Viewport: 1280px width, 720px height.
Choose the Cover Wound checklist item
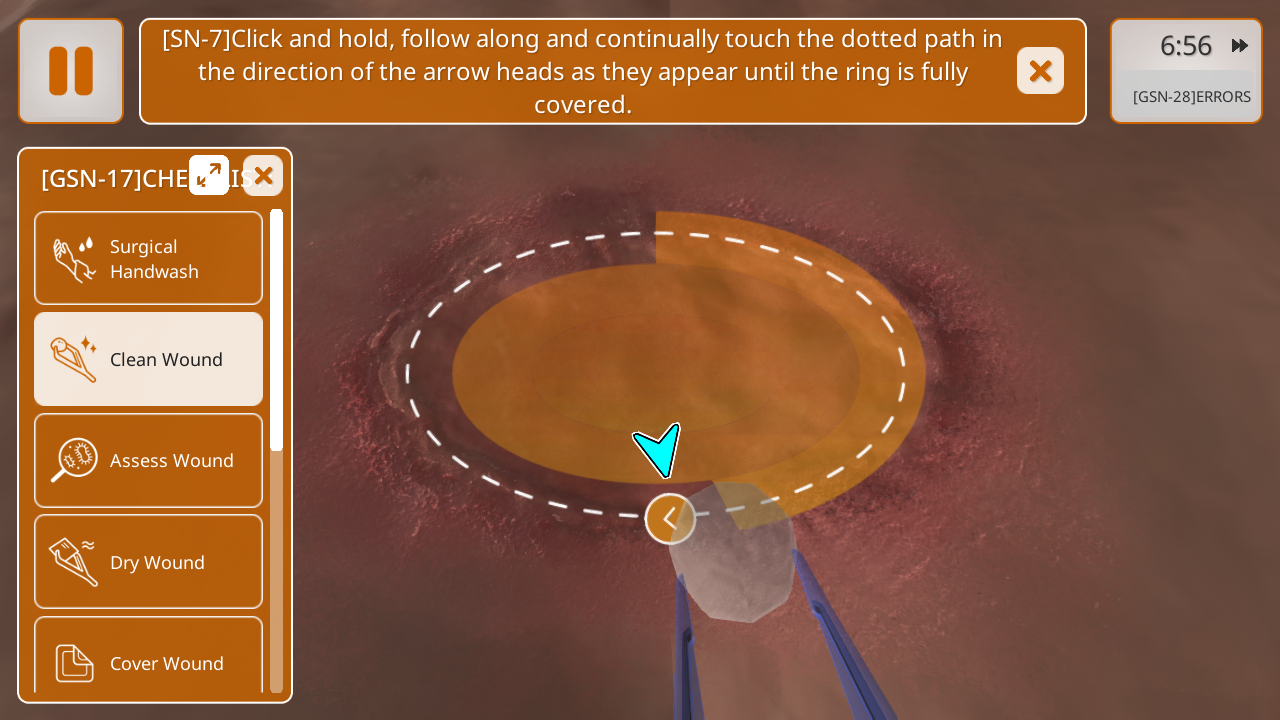(x=149, y=660)
